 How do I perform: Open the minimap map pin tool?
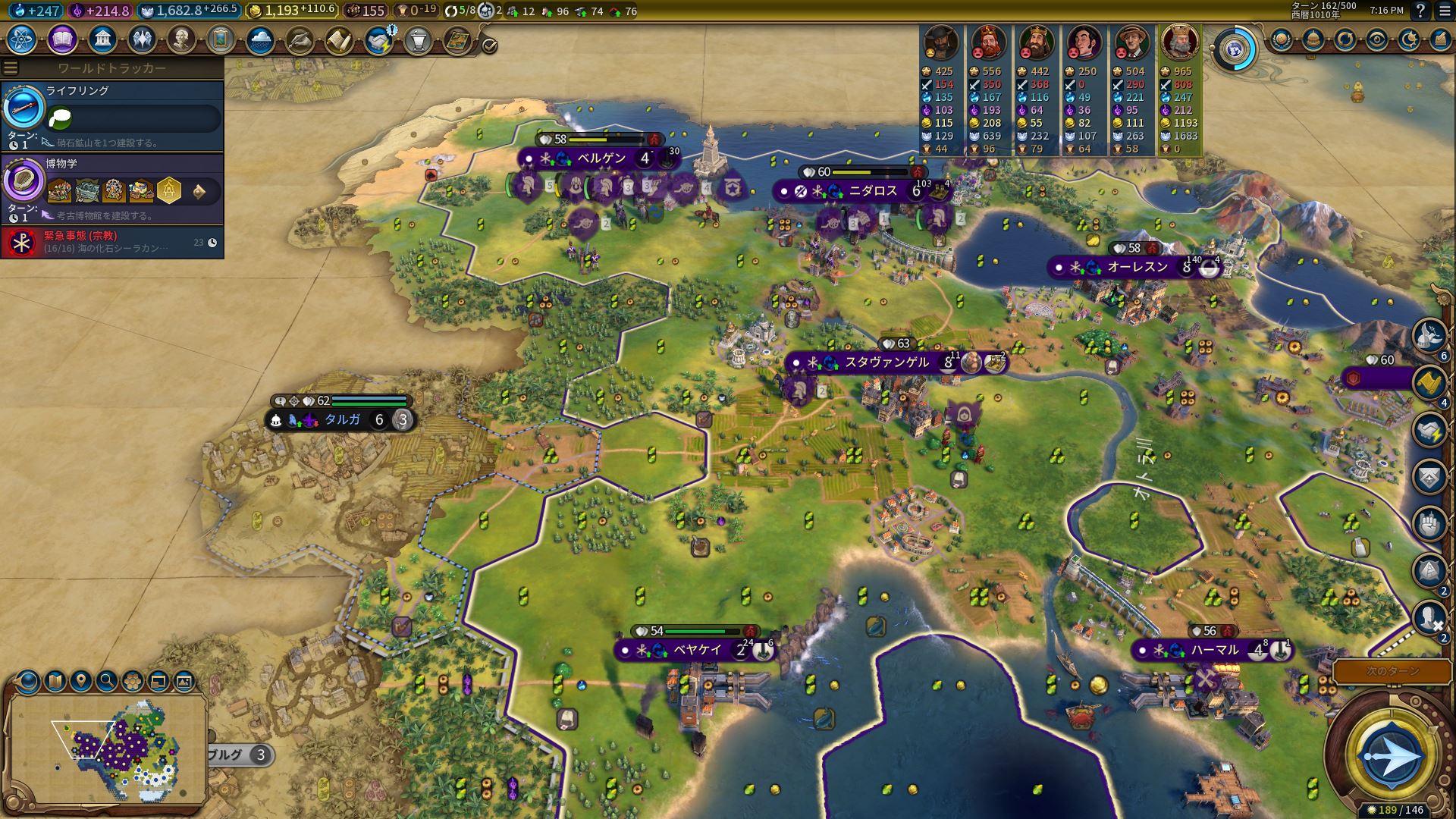[x=81, y=681]
